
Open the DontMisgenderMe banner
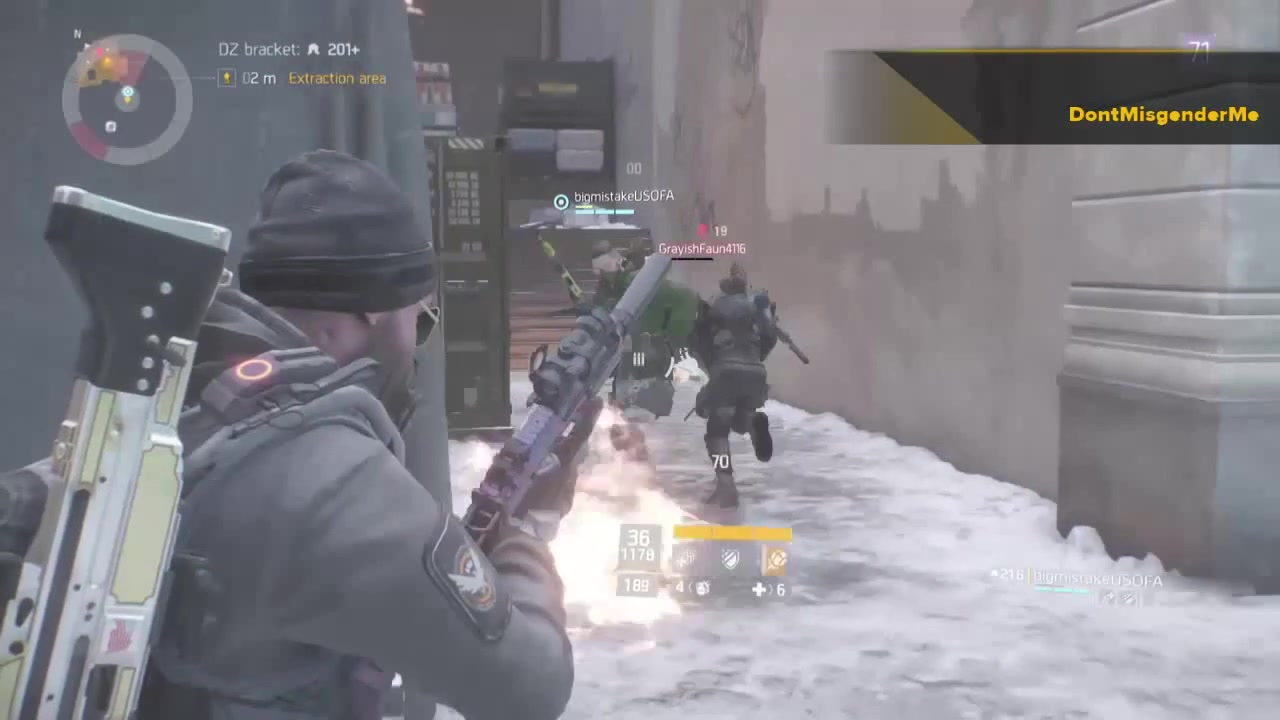pyautogui.click(x=1162, y=114)
